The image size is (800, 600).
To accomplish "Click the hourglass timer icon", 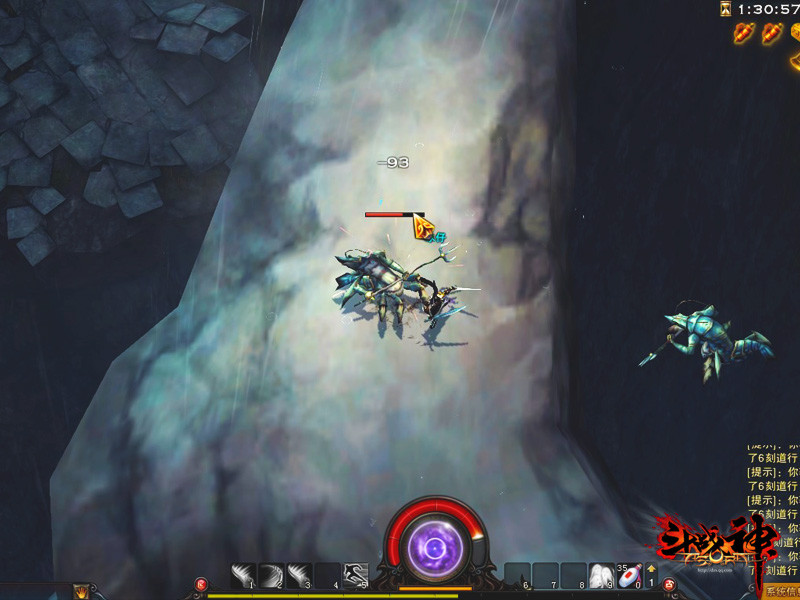I will point(725,9).
